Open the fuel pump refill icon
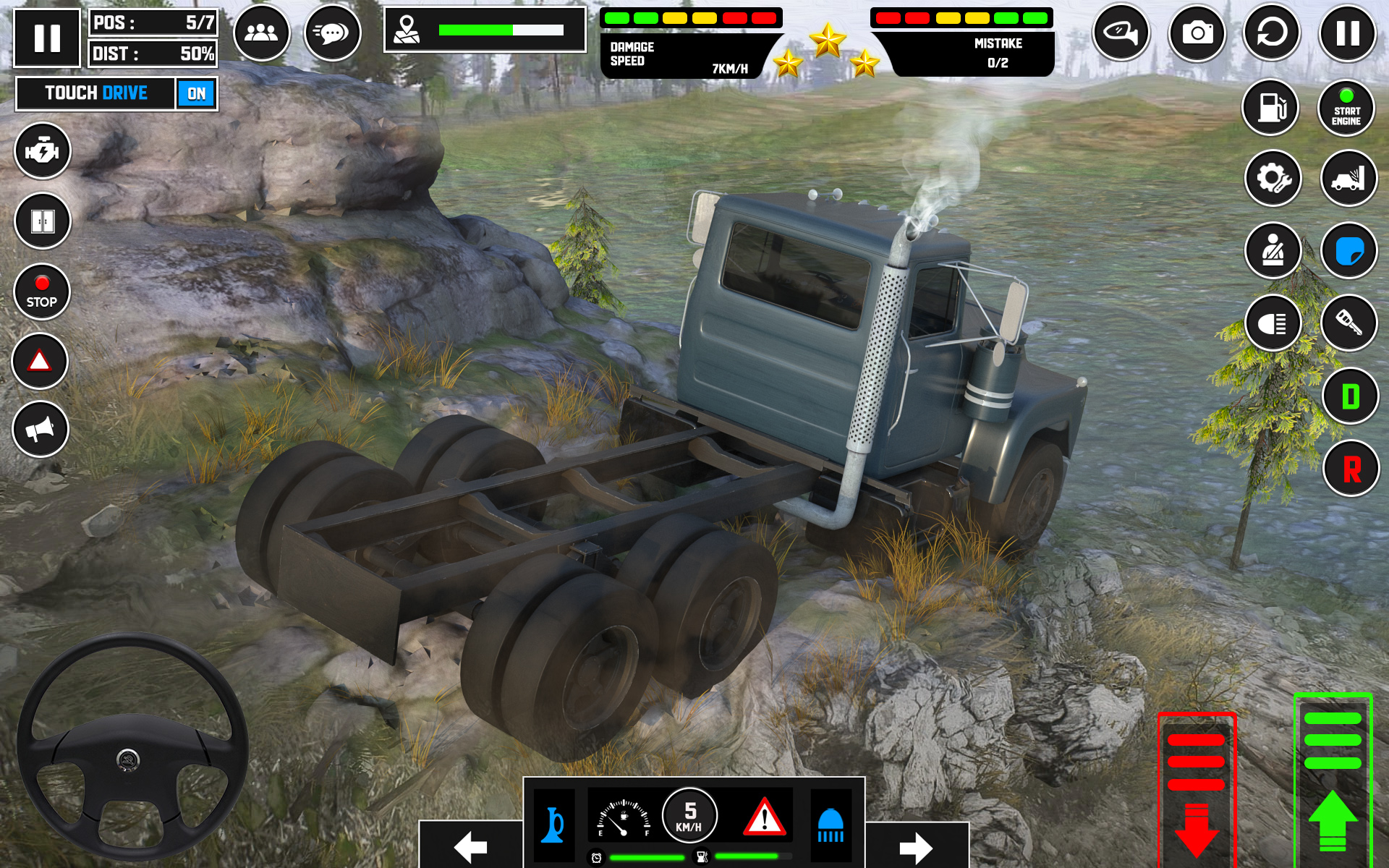This screenshot has height=868, width=1389. click(1273, 107)
